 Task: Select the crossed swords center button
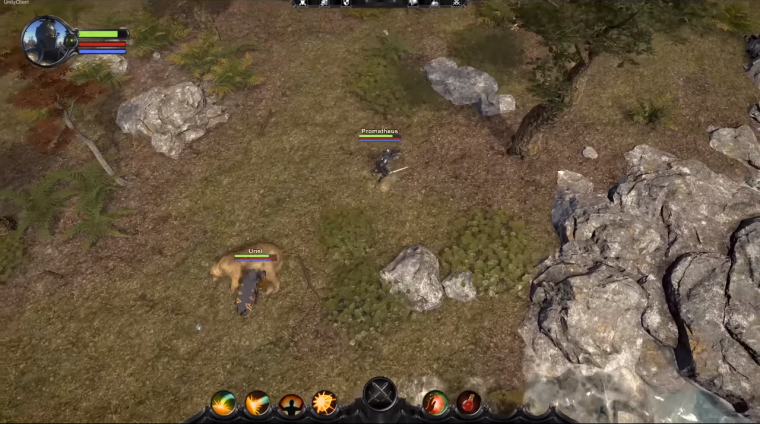380,395
